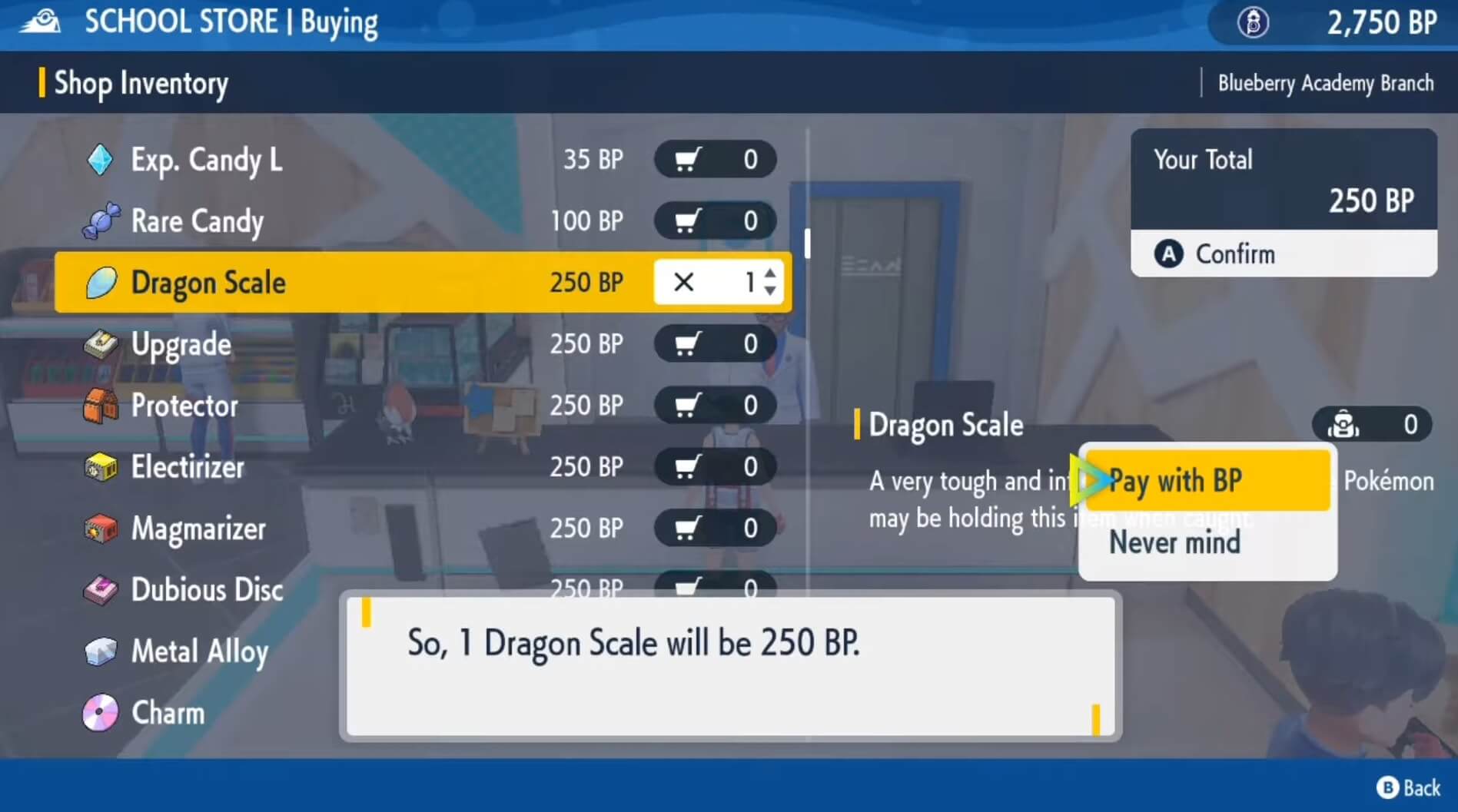The width and height of the screenshot is (1458, 812).
Task: Choose Never mind to cancel purchase
Action: click(1175, 542)
